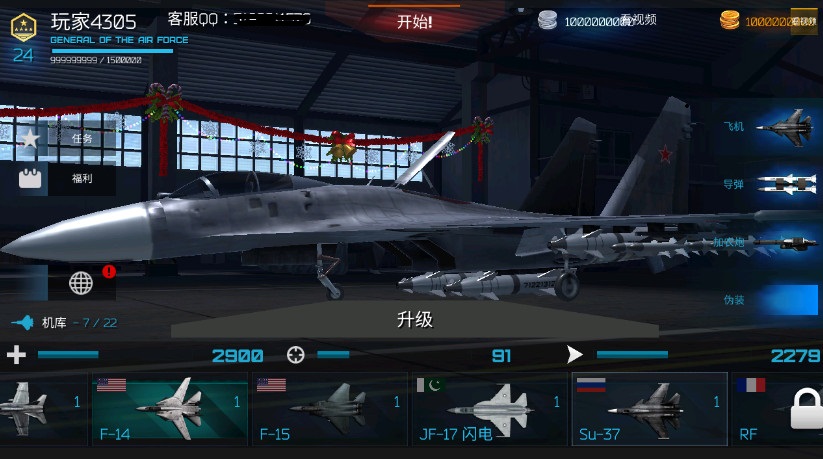Select the locked RF aircraft card

click(x=778, y=409)
